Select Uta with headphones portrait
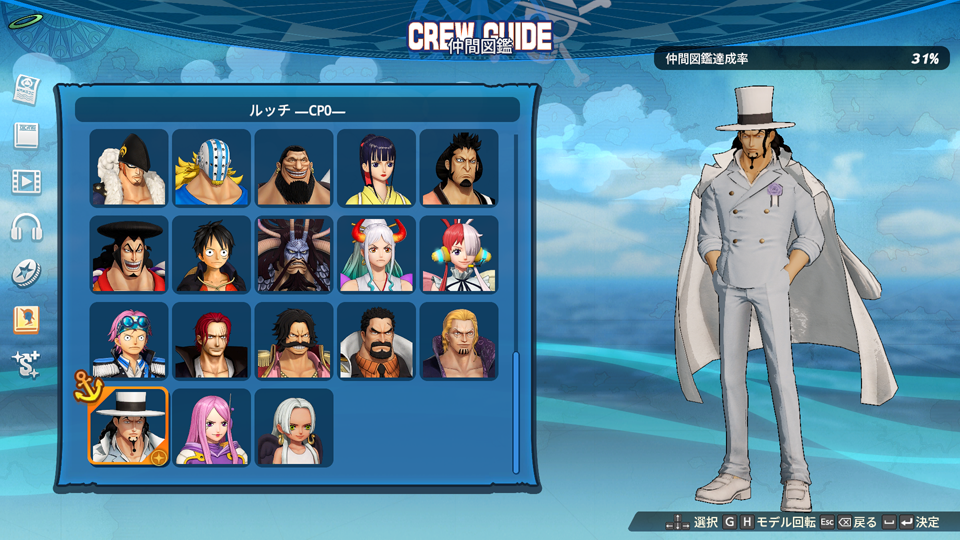960x540 pixels. (x=458, y=255)
